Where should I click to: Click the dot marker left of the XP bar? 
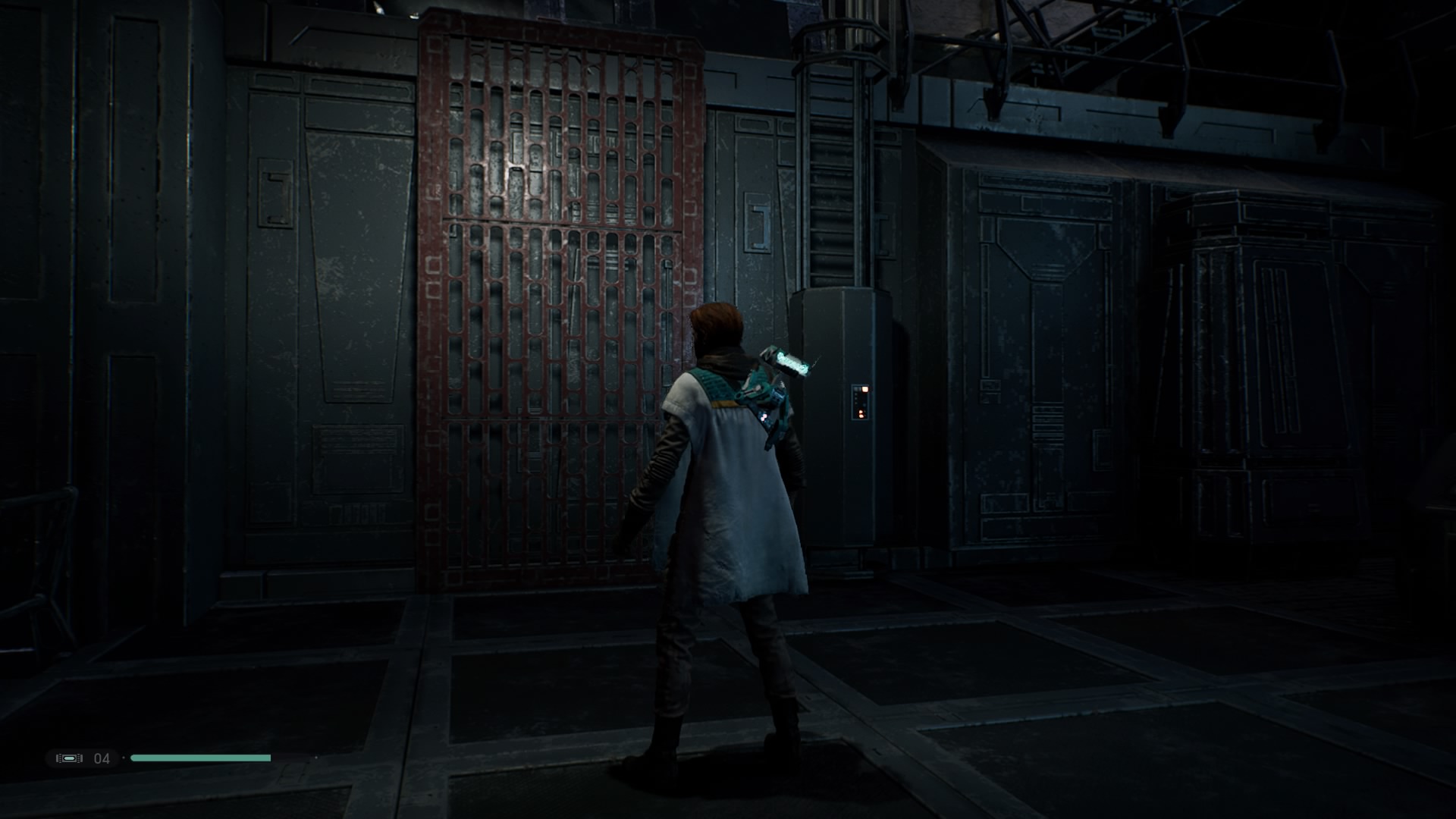(x=124, y=758)
